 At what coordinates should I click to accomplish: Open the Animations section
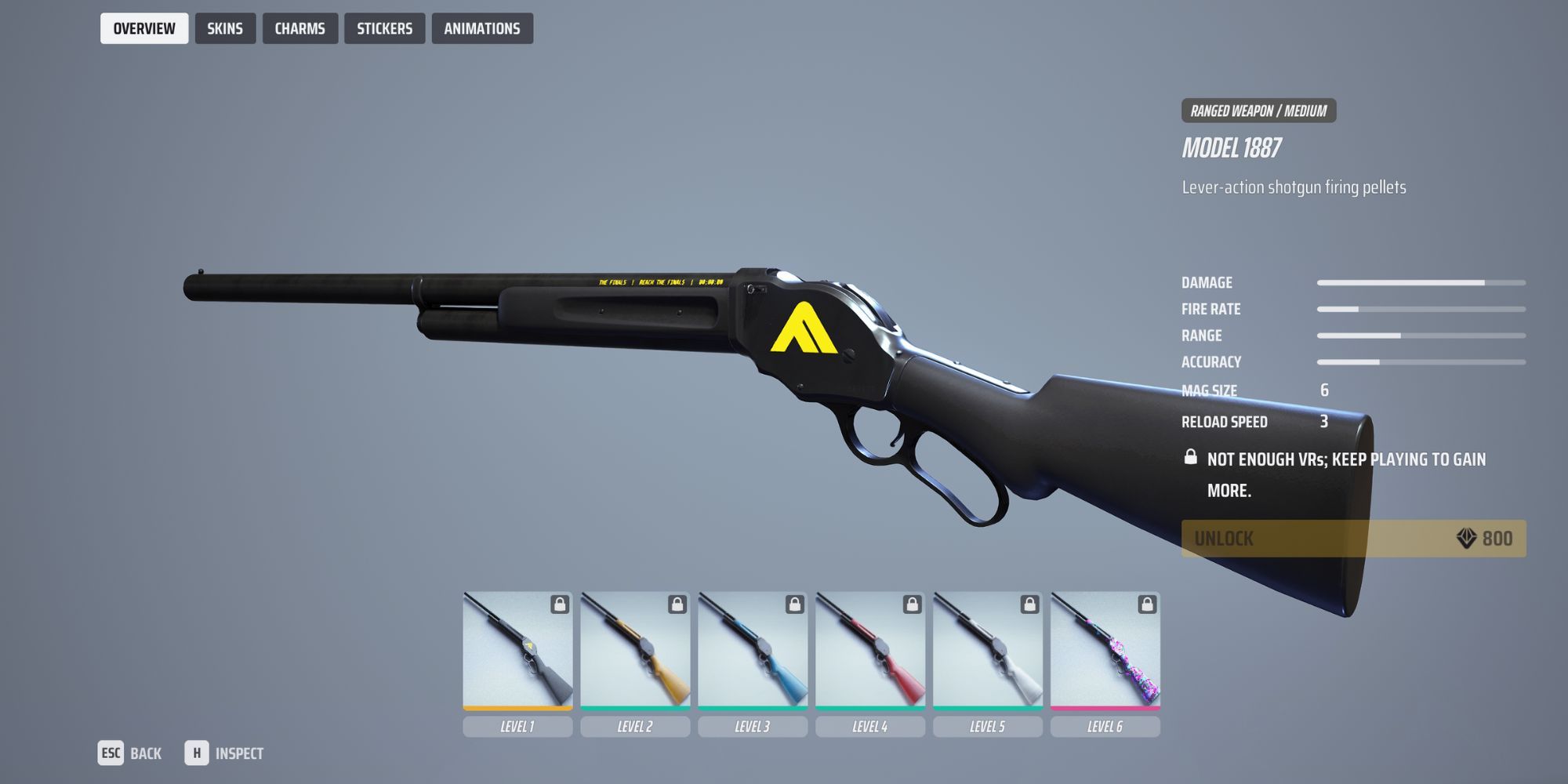pyautogui.click(x=482, y=28)
